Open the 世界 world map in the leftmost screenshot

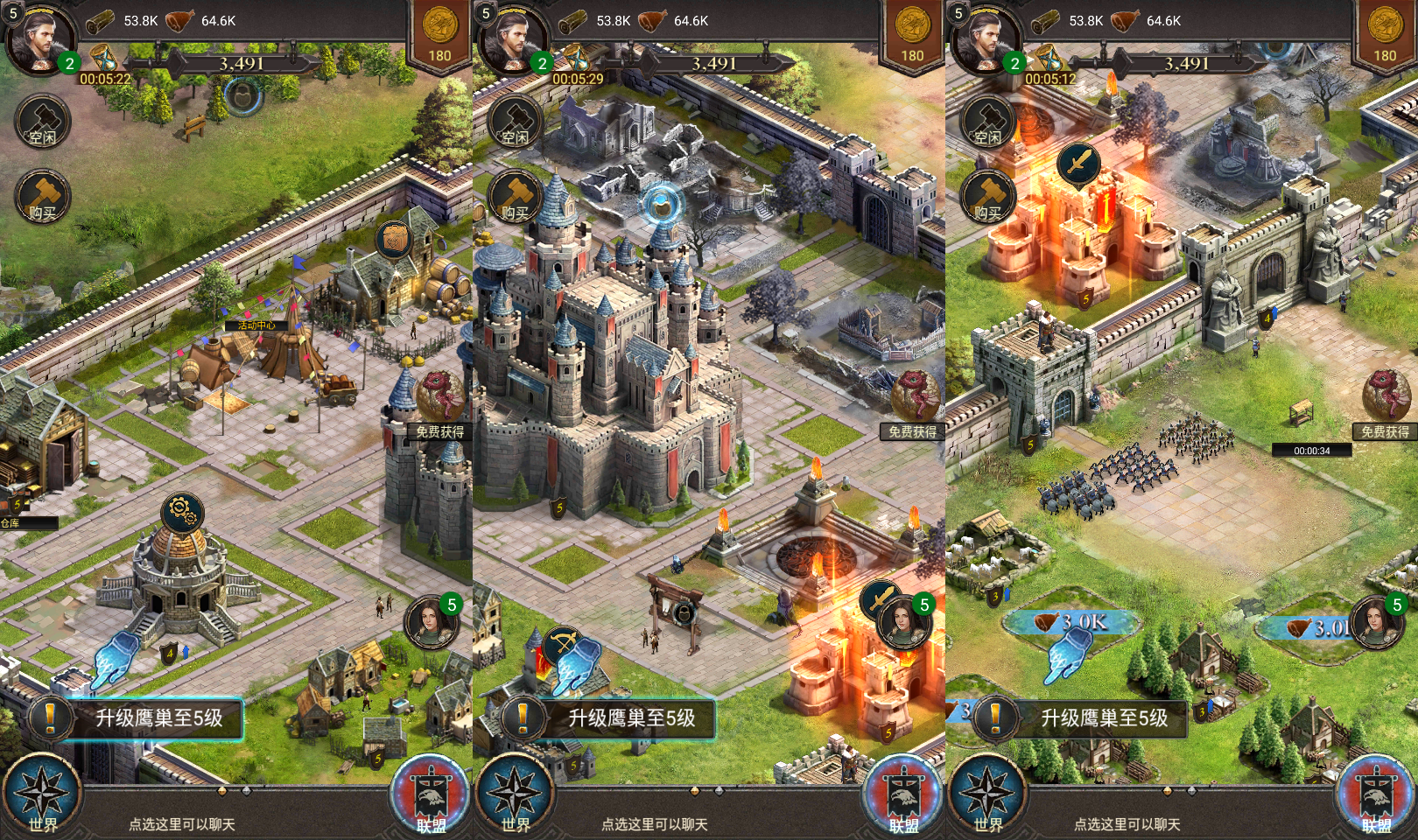pyautogui.click(x=41, y=796)
